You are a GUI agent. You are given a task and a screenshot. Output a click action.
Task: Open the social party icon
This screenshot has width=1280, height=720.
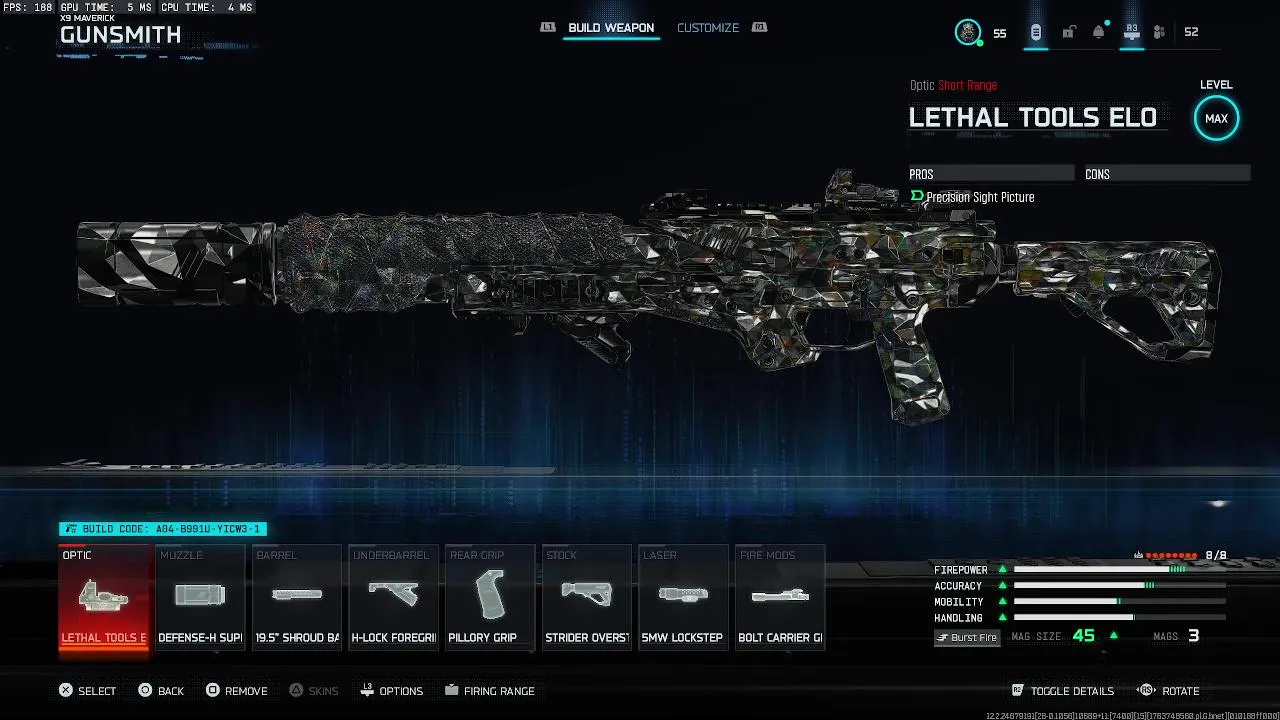pyautogui.click(x=1159, y=32)
